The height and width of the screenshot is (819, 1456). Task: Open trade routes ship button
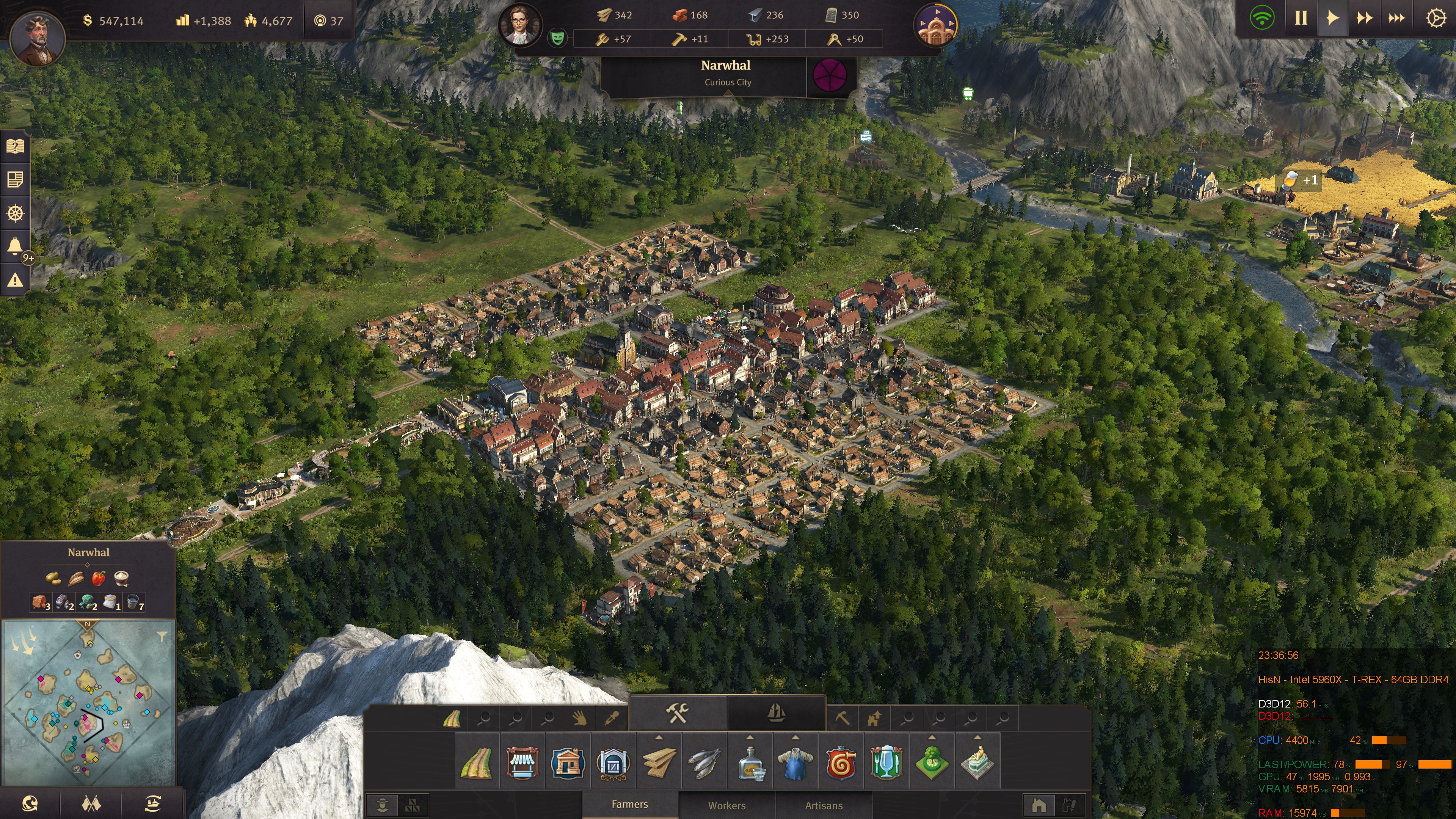click(152, 803)
